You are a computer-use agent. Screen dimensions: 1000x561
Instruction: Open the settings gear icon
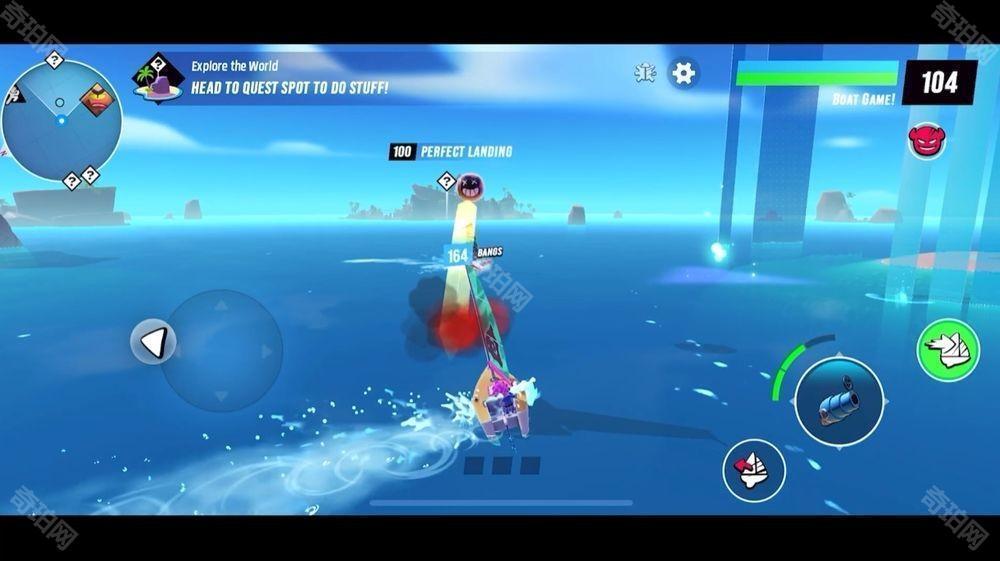(x=683, y=73)
